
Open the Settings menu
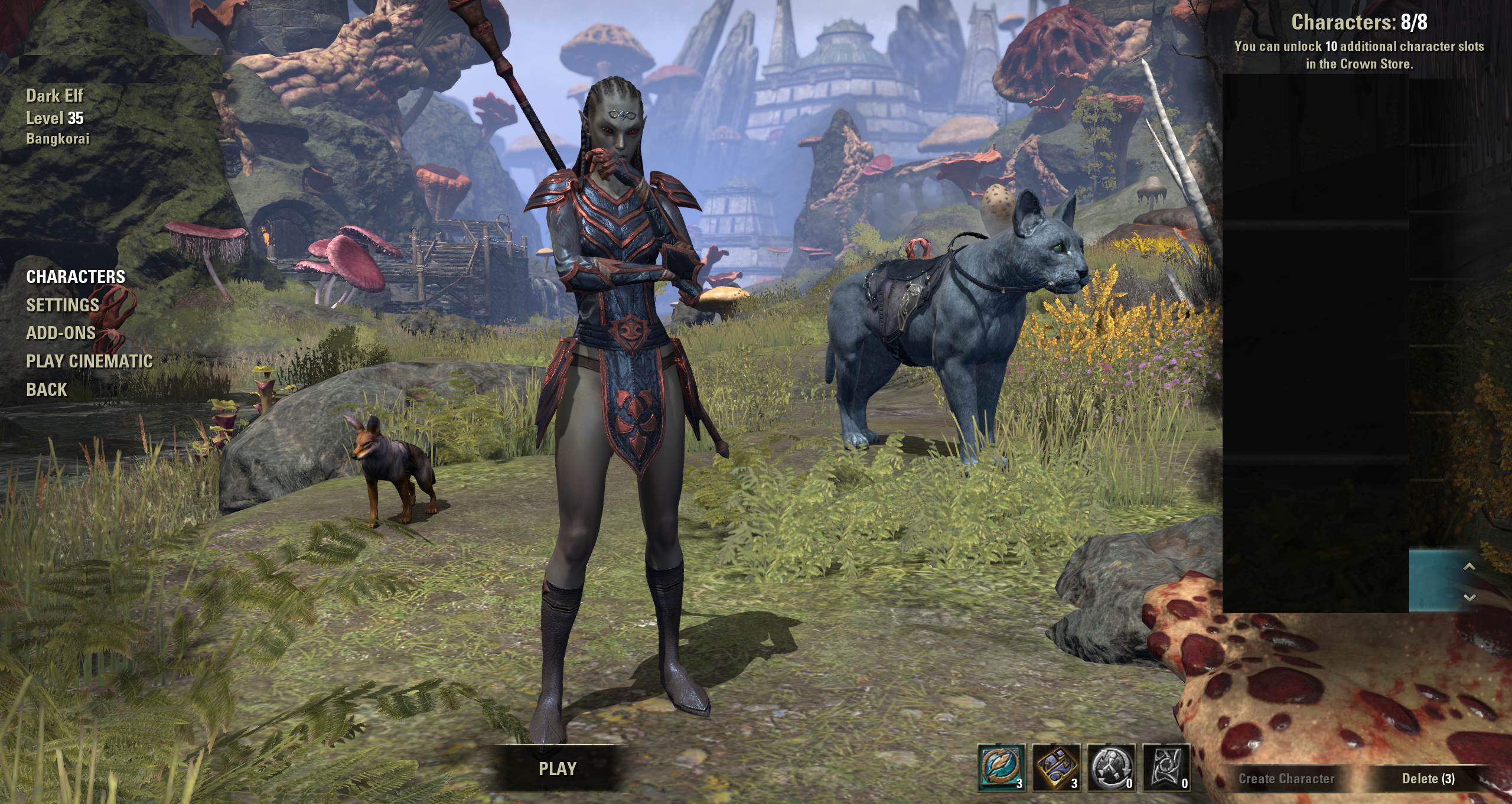pos(62,305)
